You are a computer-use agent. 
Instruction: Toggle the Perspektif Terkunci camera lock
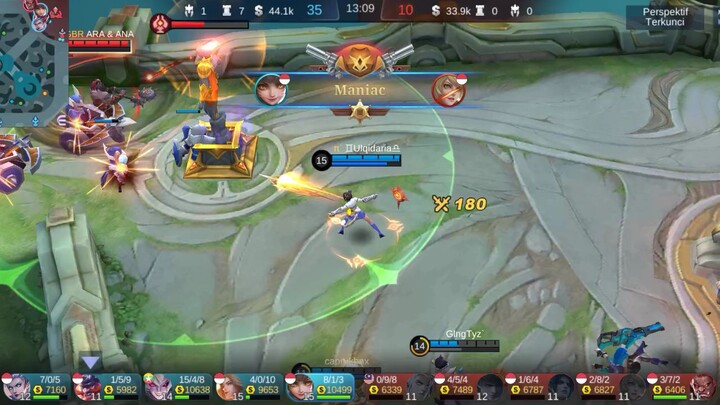[664, 16]
